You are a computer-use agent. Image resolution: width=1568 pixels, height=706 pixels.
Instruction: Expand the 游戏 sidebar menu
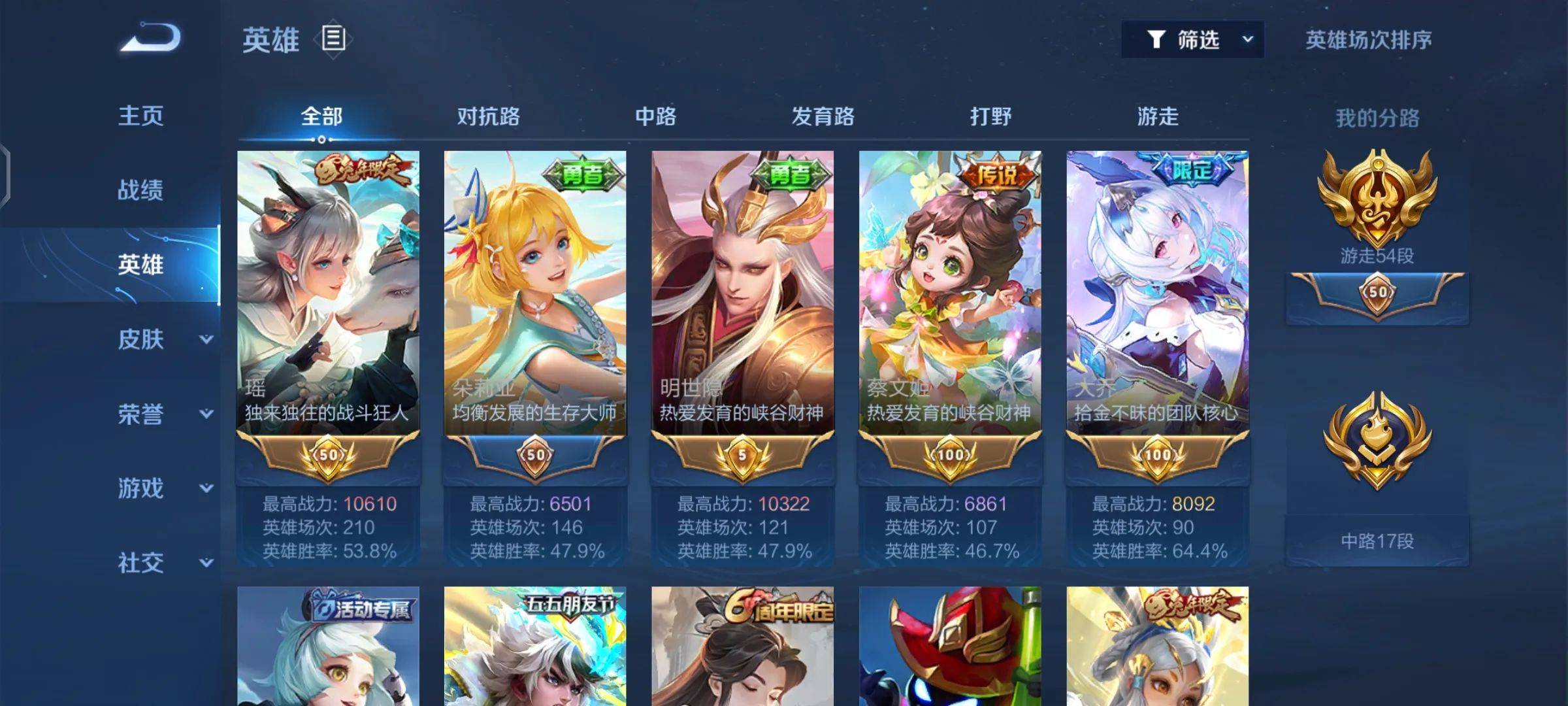162,488
